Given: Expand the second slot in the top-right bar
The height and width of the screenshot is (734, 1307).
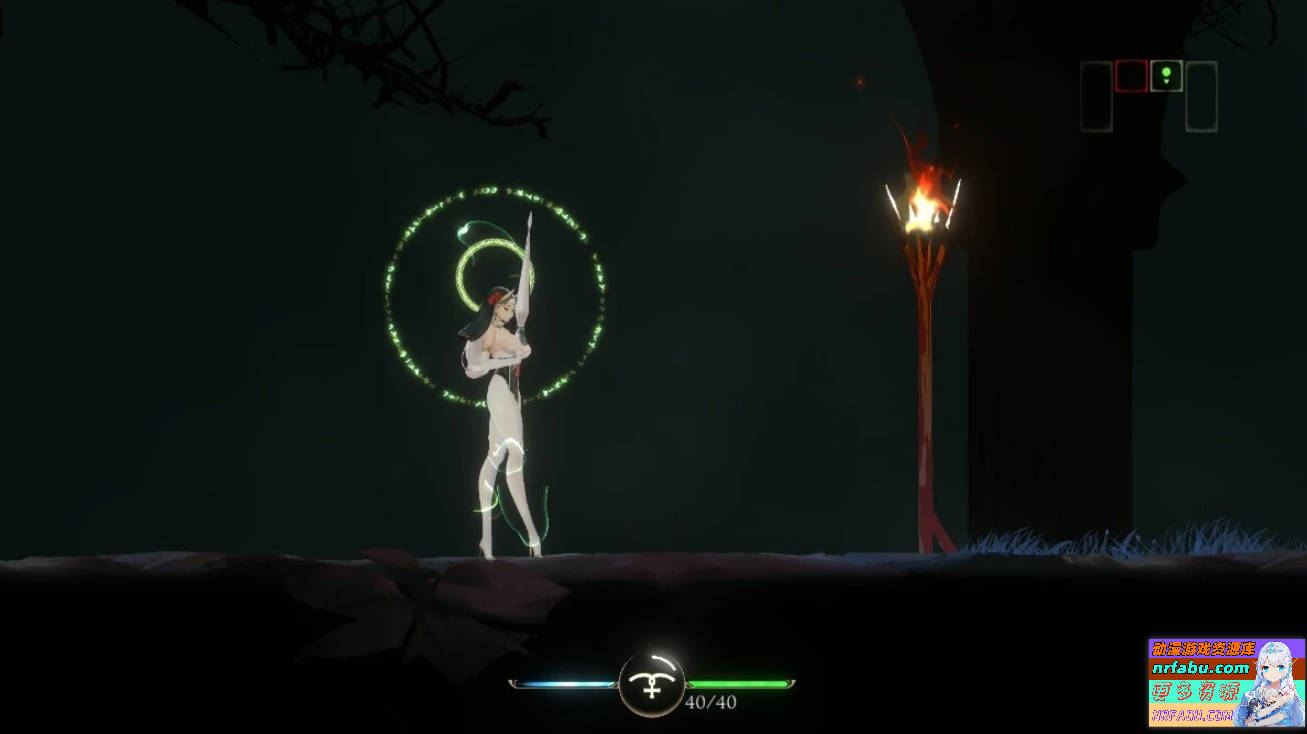Looking at the screenshot, I should (1130, 75).
